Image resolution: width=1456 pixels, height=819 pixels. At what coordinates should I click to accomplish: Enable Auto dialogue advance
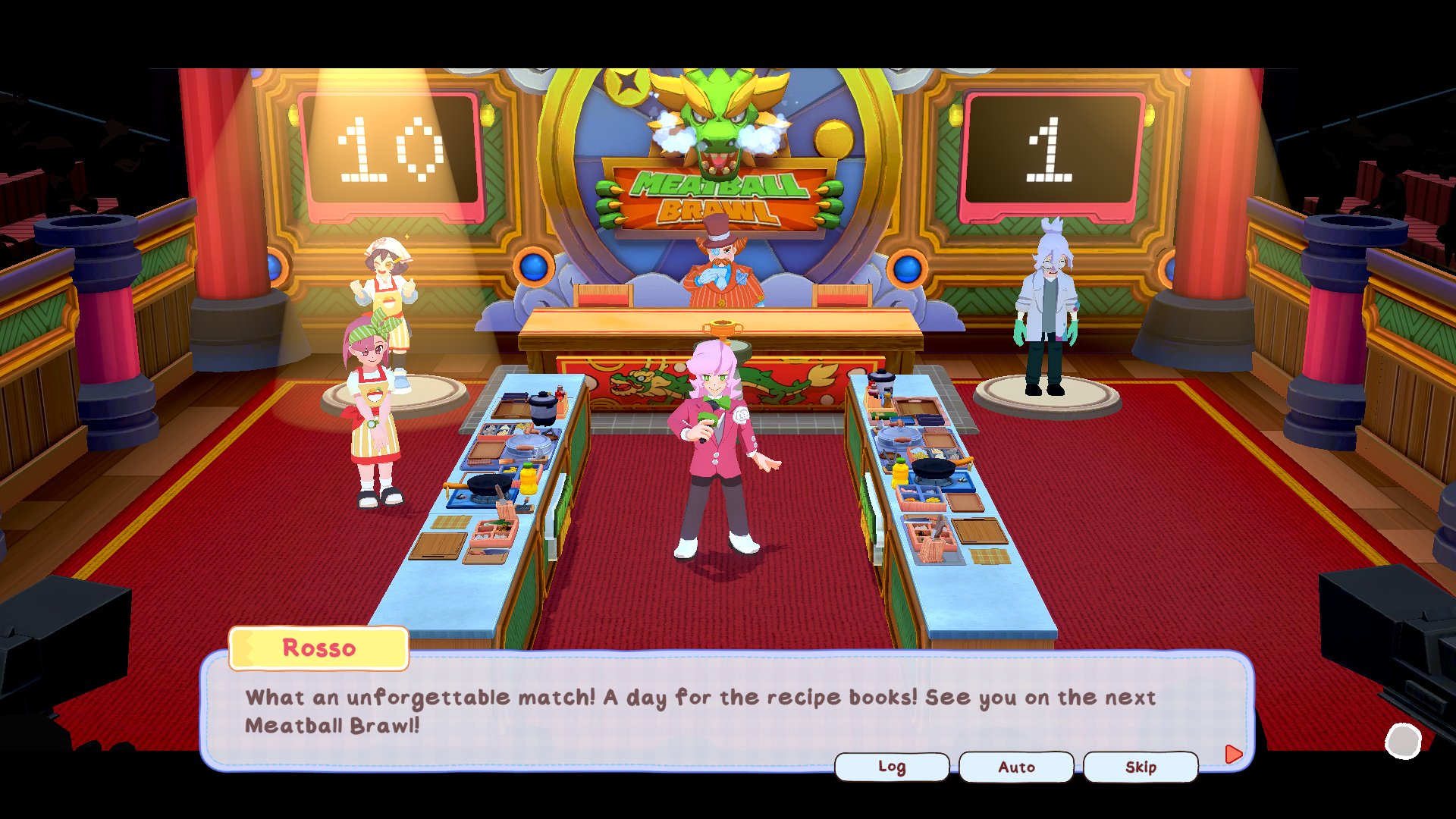pos(1016,767)
